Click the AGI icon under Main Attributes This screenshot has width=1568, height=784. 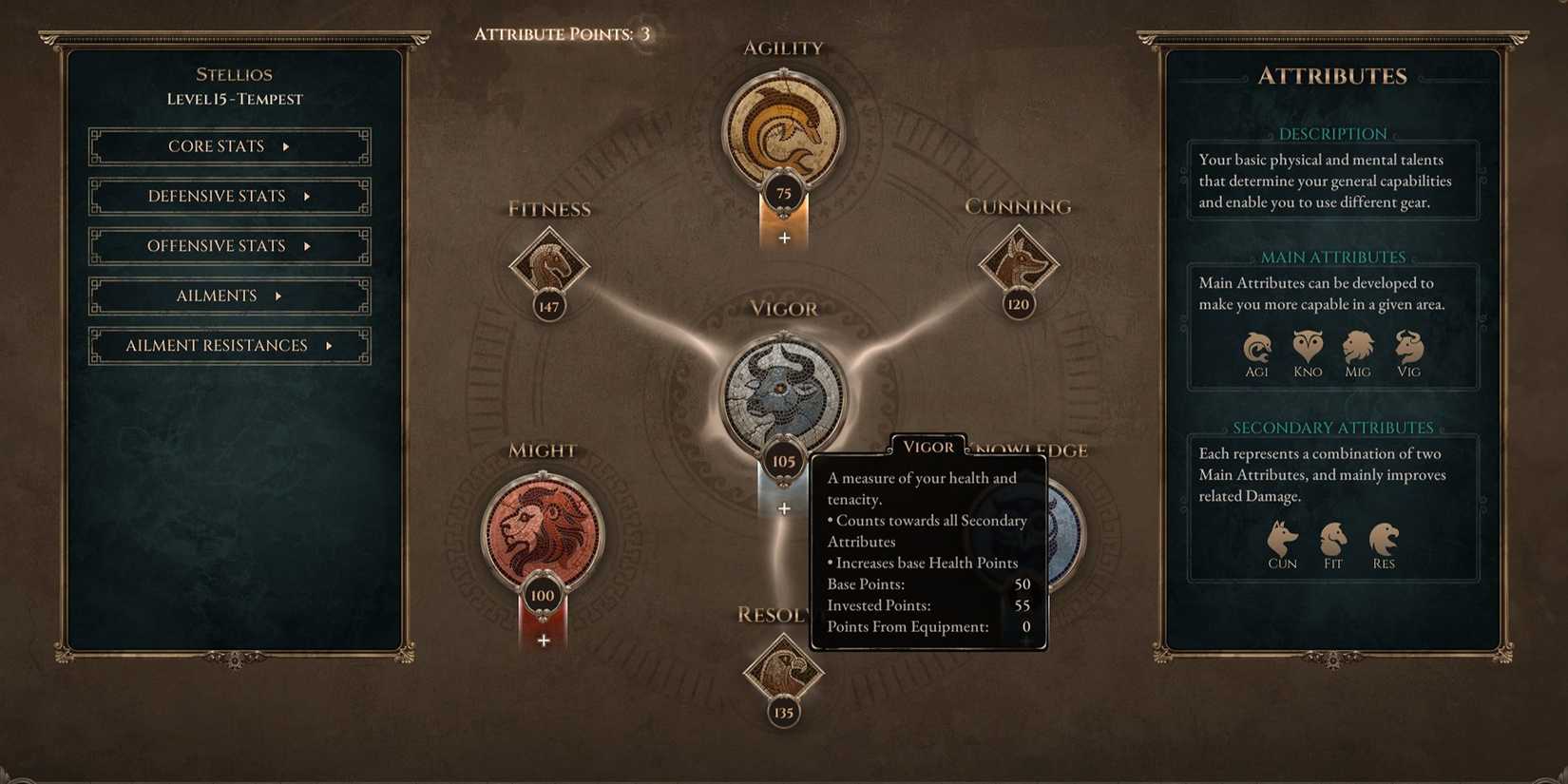click(x=1256, y=347)
